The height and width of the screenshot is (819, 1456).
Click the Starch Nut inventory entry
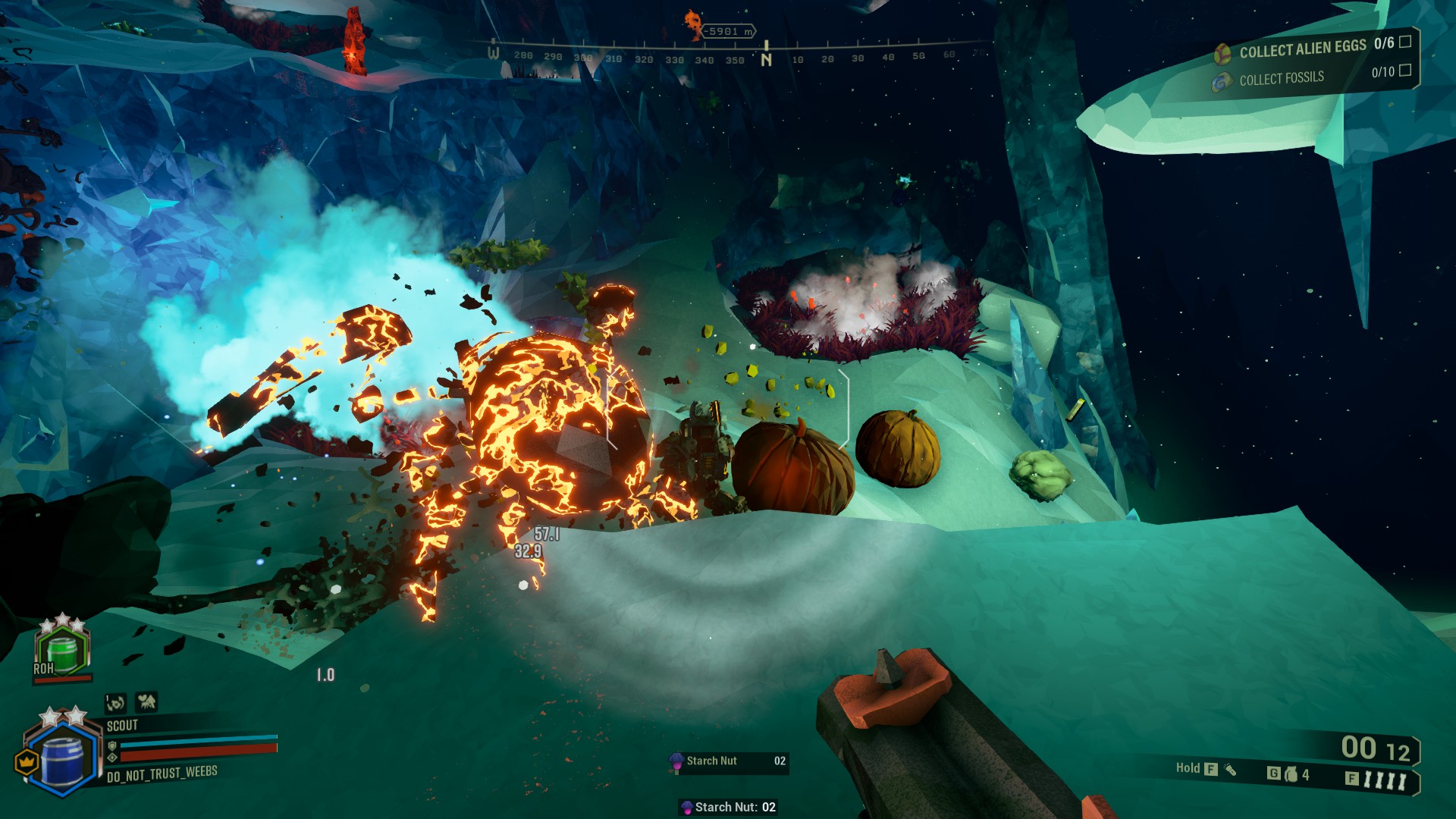729,761
